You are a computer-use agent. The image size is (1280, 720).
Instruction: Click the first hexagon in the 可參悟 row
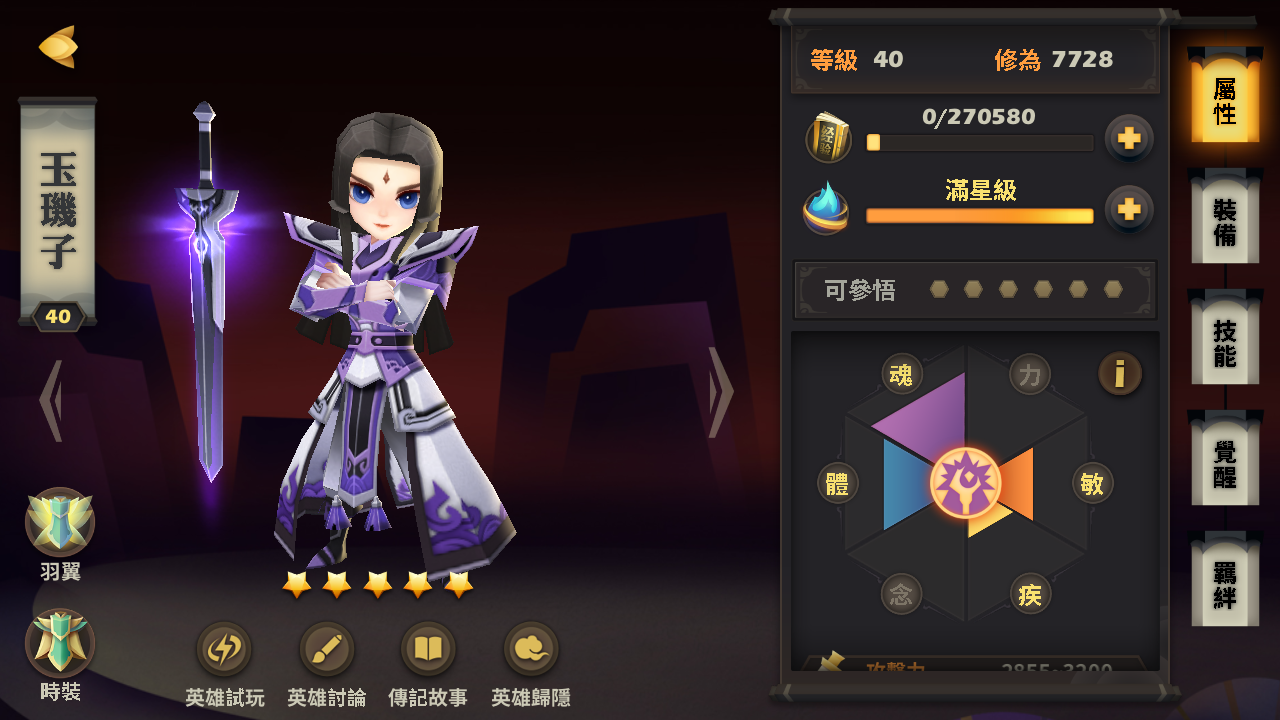[x=940, y=290]
